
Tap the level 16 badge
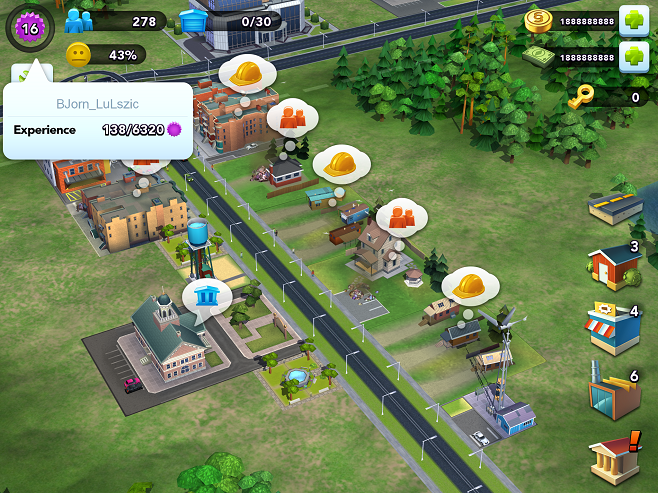27,27
